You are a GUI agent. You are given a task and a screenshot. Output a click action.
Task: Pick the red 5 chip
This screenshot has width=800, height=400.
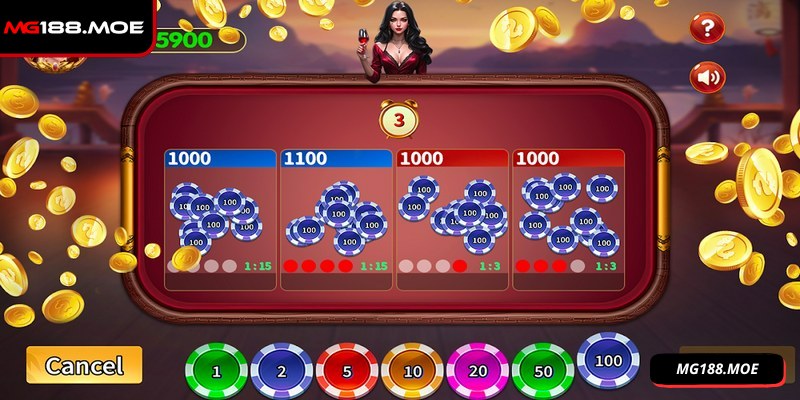click(348, 370)
